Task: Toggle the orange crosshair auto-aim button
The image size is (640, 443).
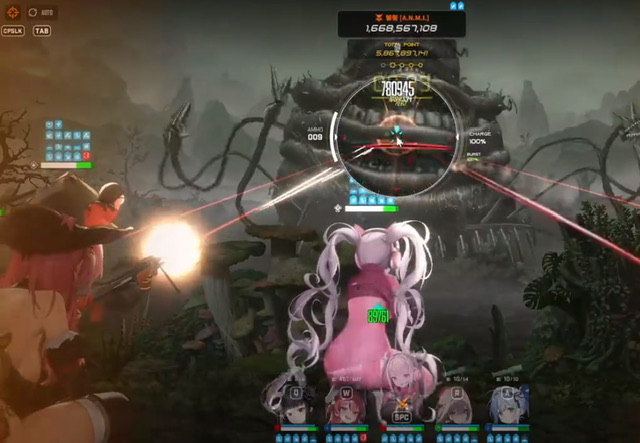Action: click(13, 12)
